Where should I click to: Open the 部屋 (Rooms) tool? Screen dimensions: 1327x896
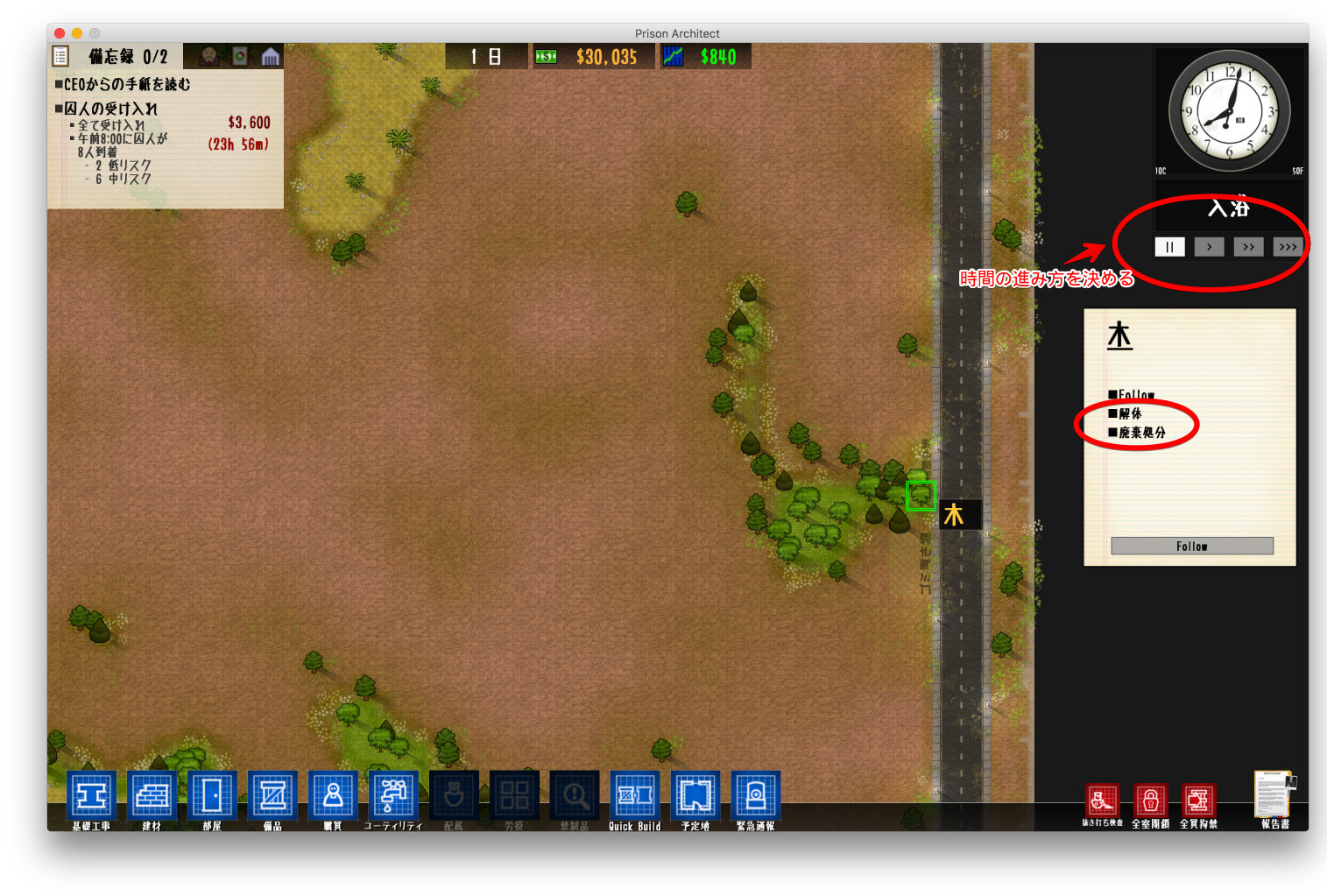(x=212, y=796)
